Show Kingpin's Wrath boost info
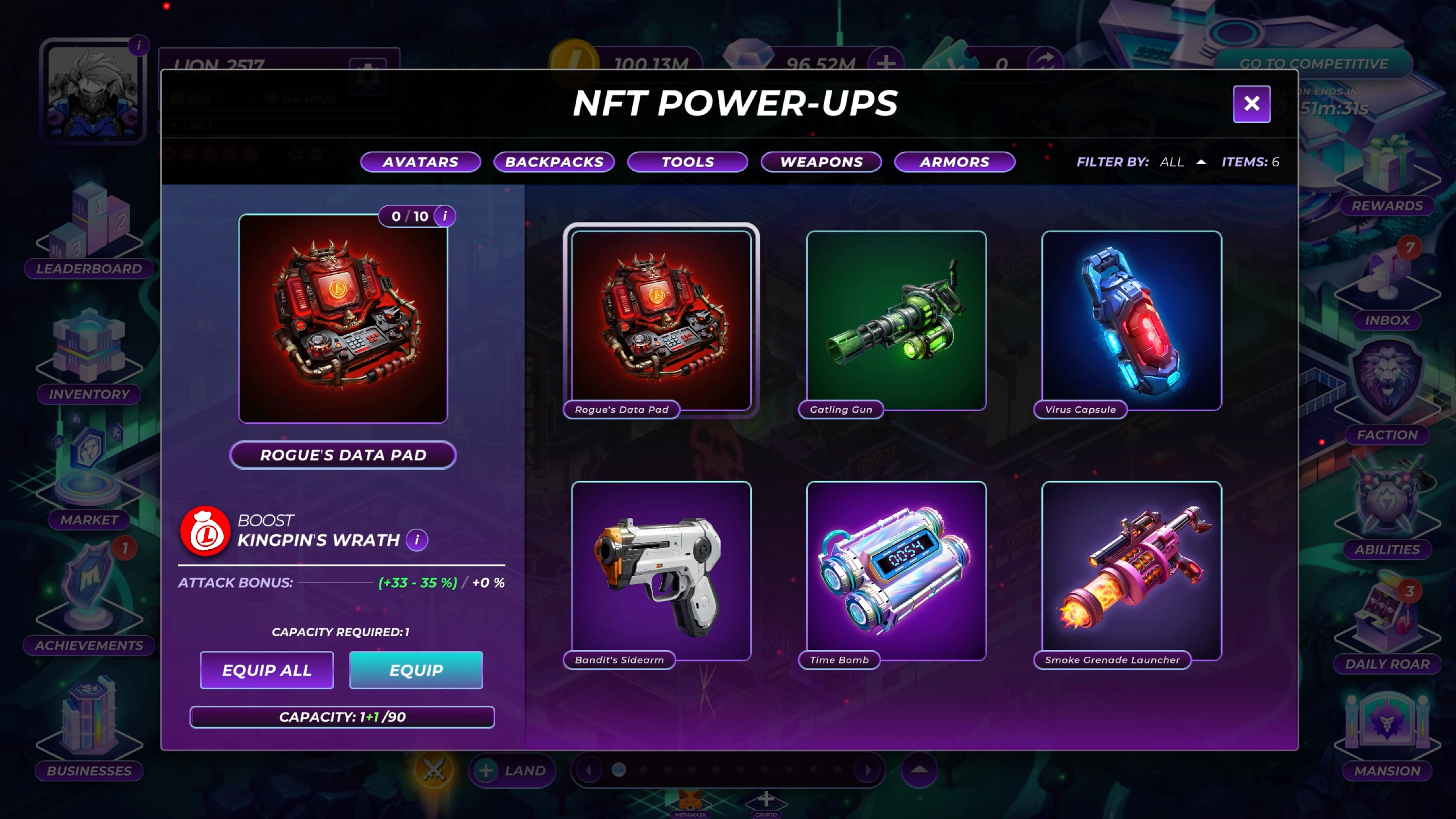1456x819 pixels. (x=417, y=540)
